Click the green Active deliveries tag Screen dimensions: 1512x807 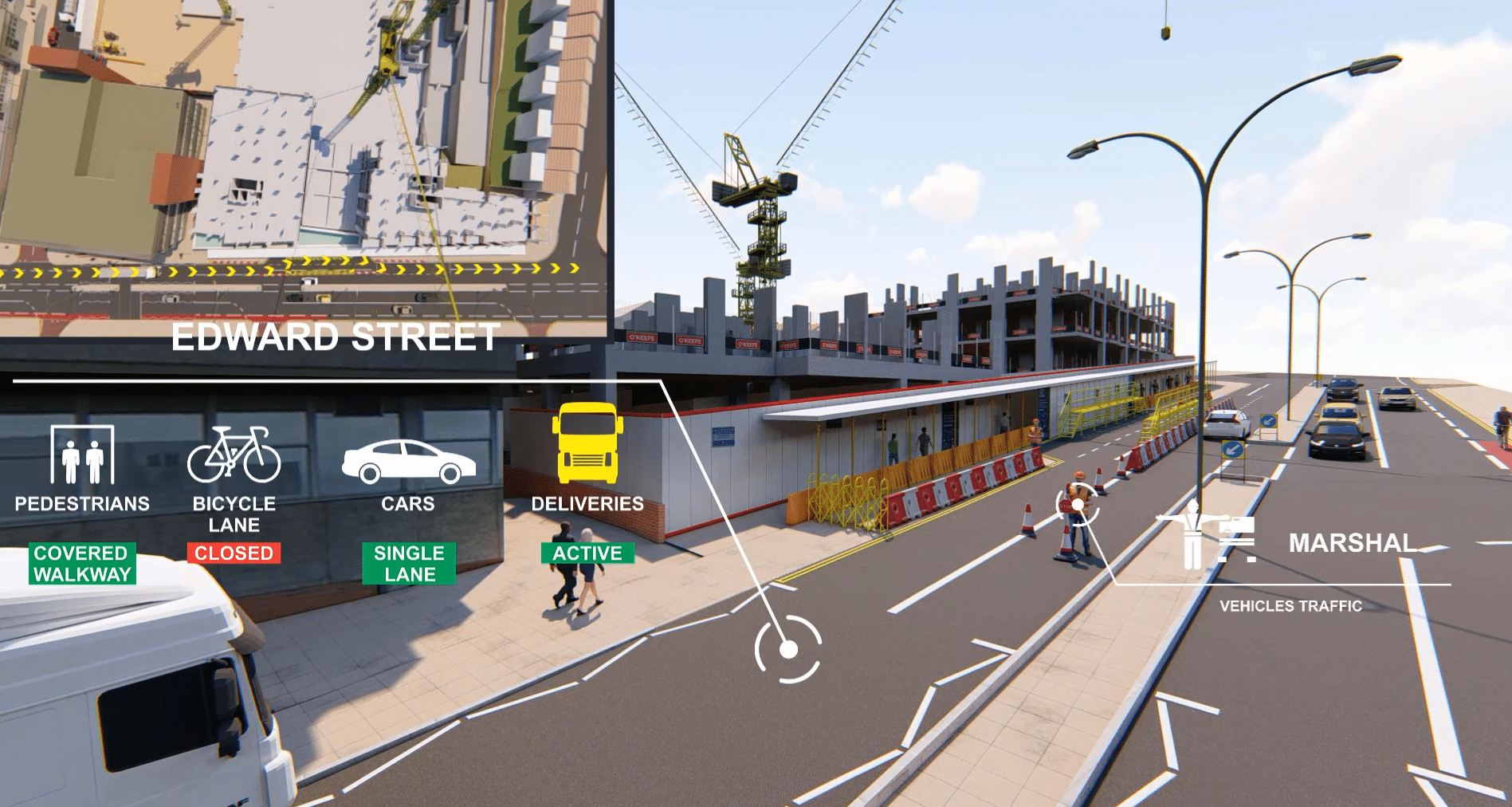[587, 553]
